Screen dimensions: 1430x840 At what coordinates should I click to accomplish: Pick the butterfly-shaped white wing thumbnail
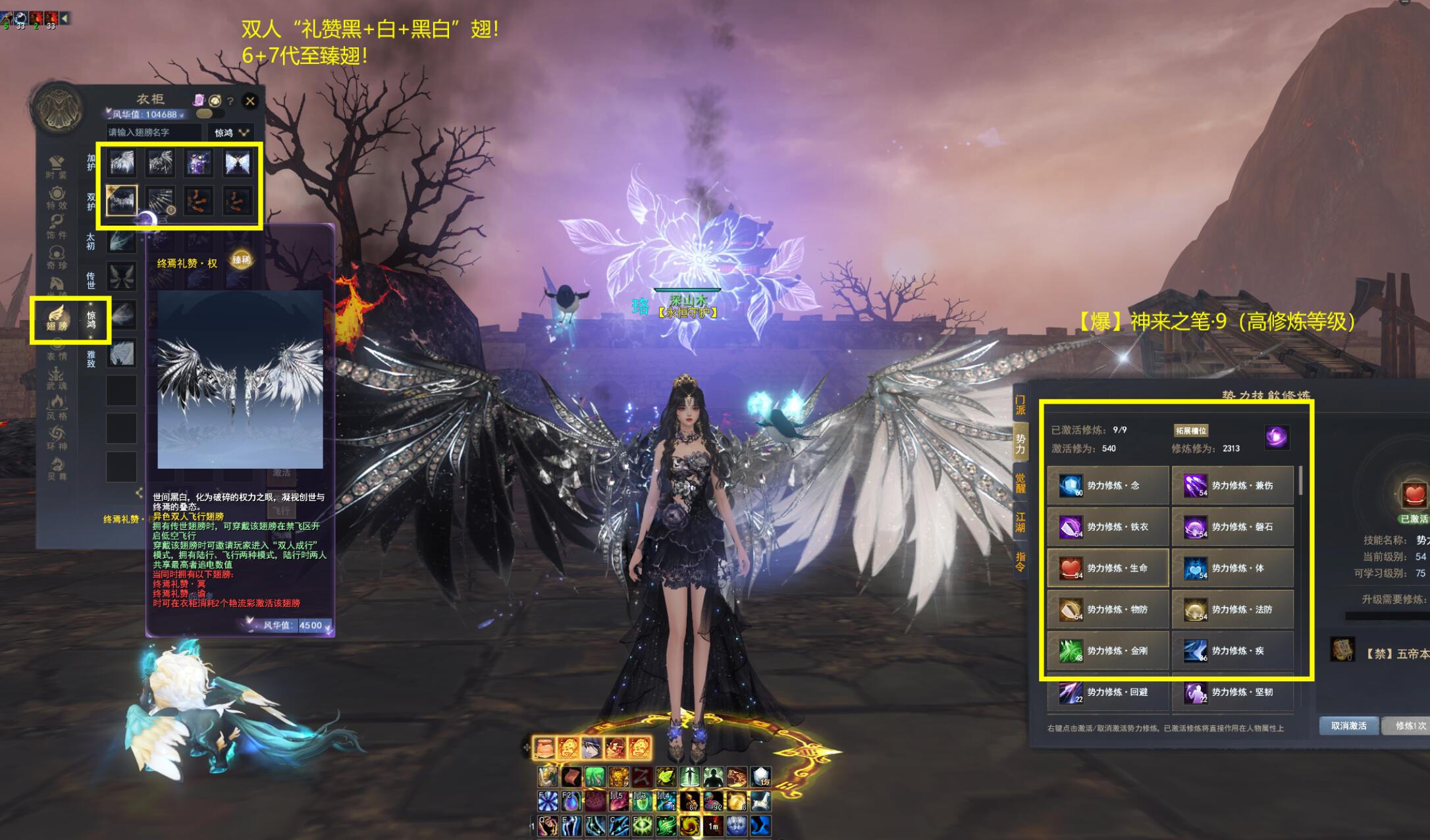coord(237,162)
